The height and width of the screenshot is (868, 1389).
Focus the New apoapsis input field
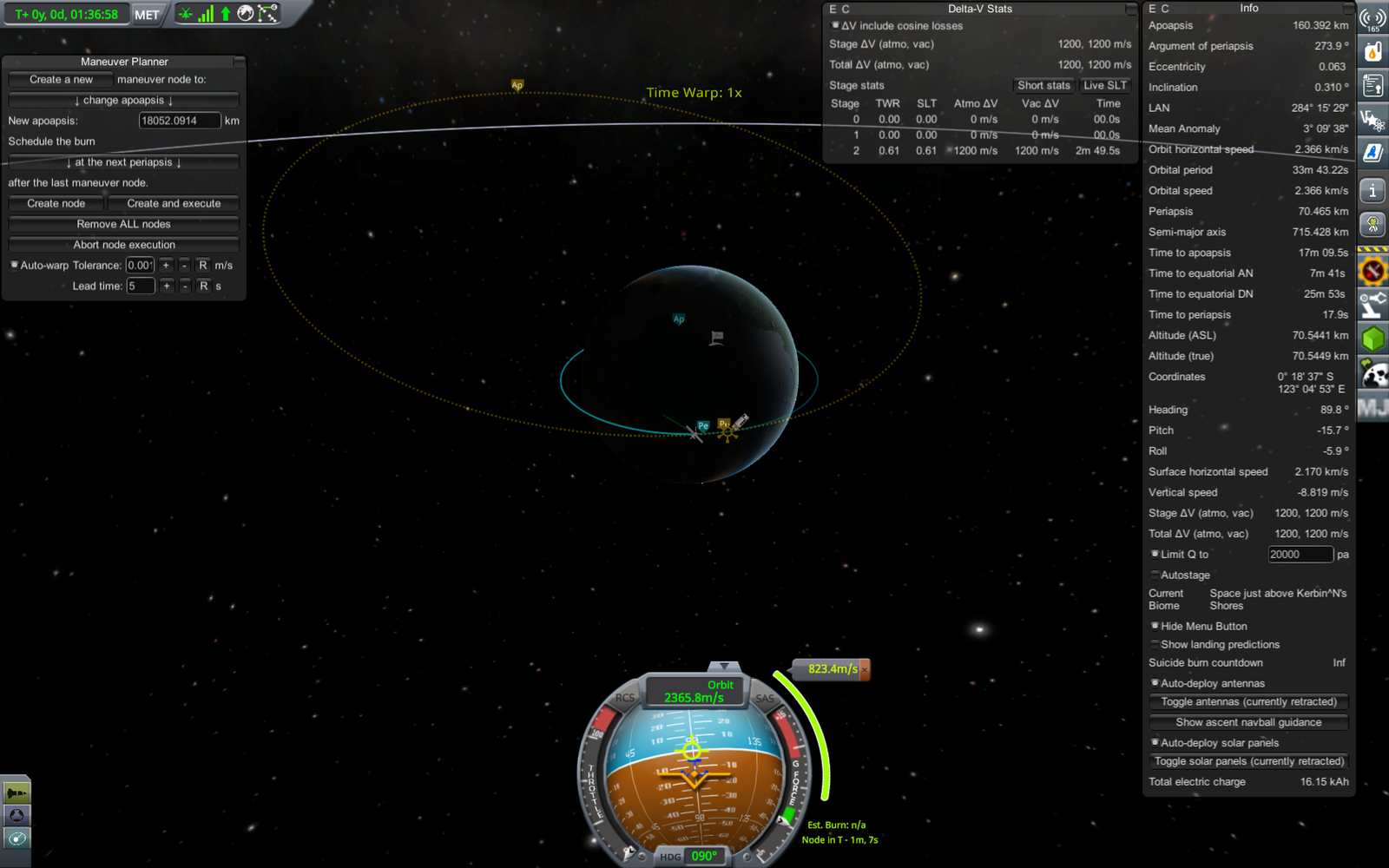tap(179, 121)
